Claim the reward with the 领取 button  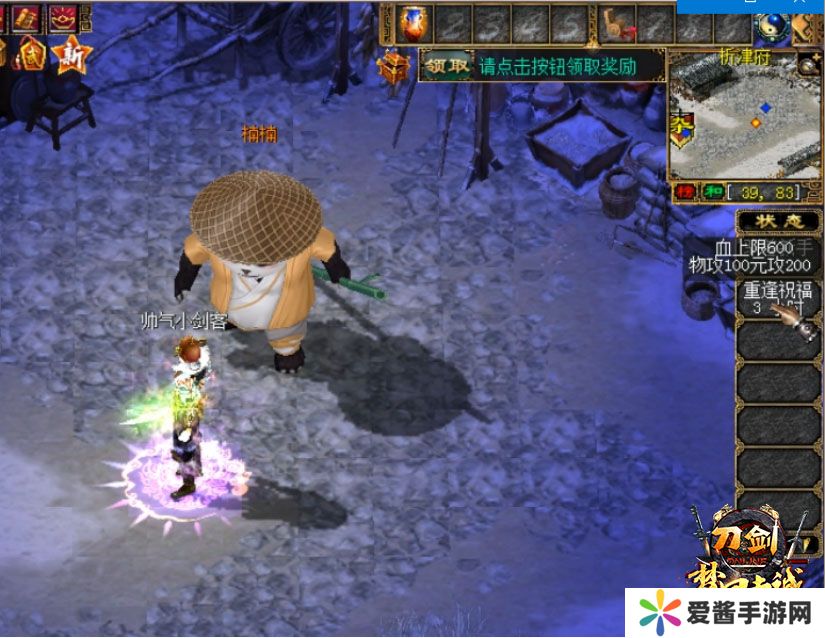click(447, 67)
